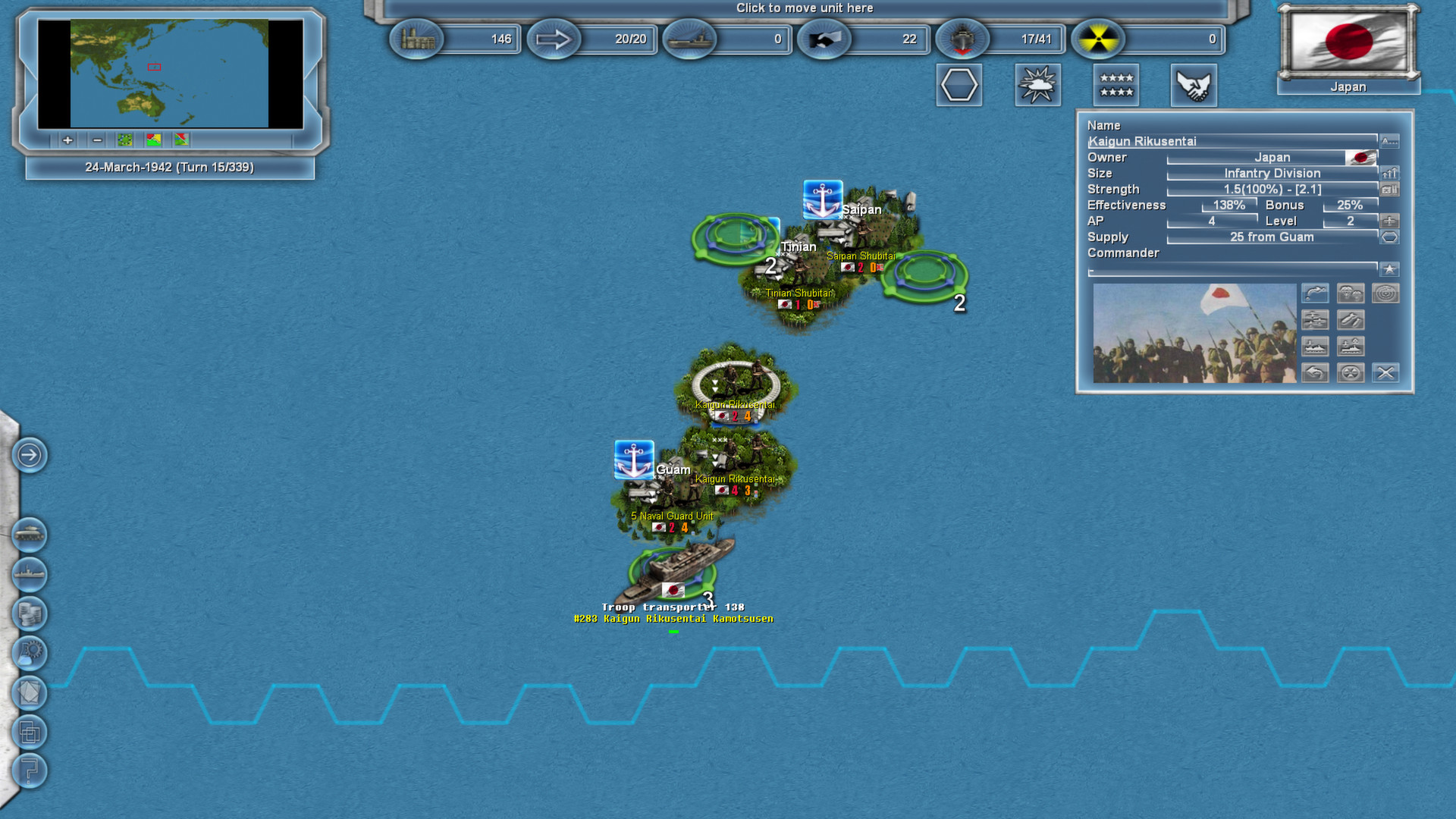Select the Kaigun Rikusentai move order icon
Screen dimensions: 1456x819
[1315, 294]
